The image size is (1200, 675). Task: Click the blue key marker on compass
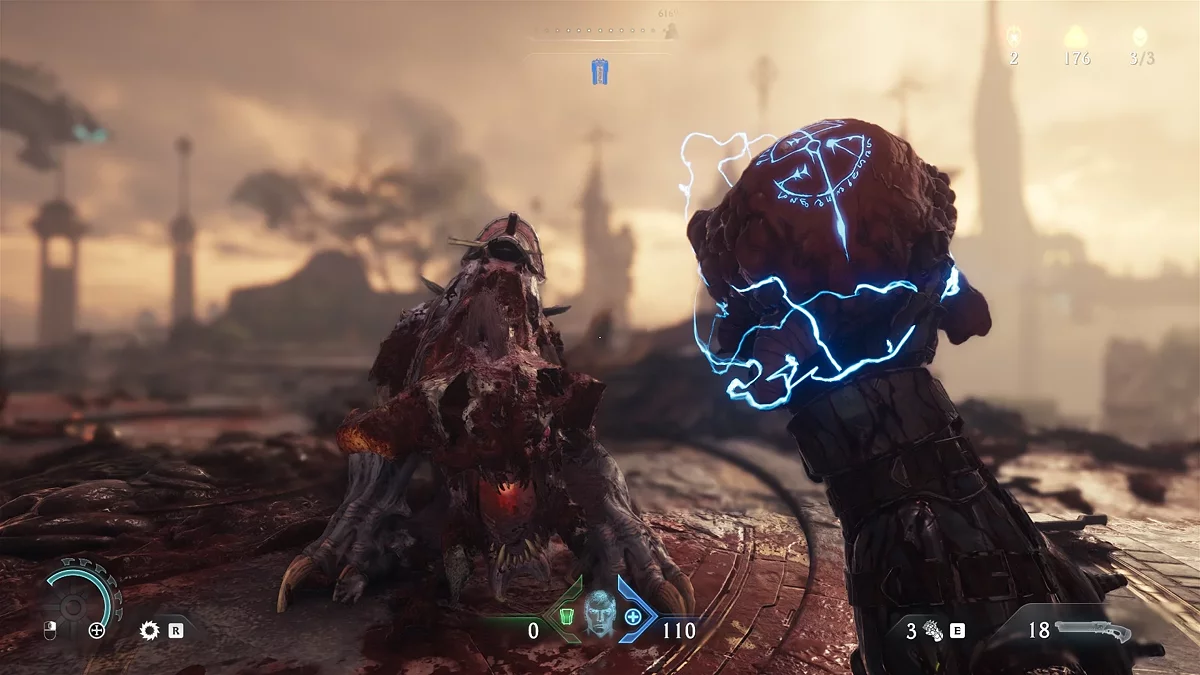(600, 70)
